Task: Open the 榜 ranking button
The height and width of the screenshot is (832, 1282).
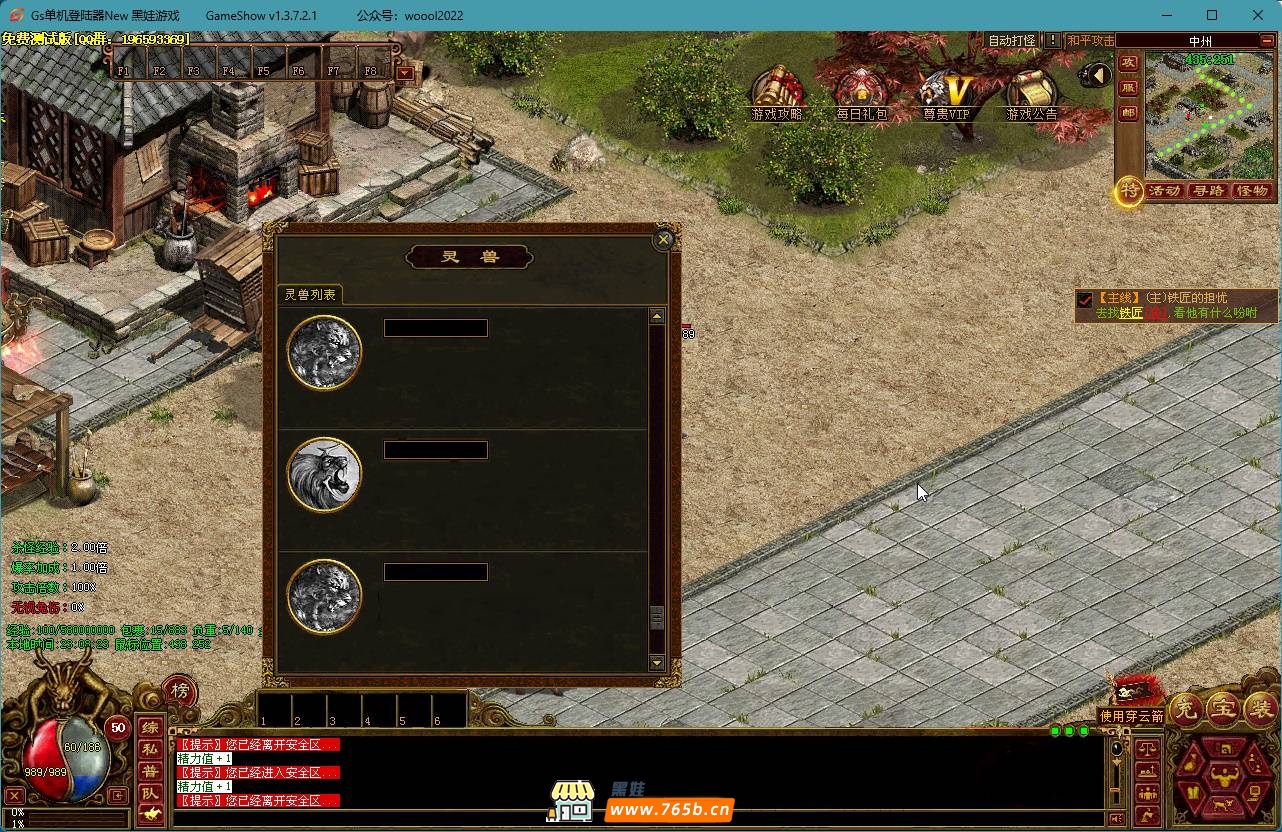Action: pos(180,691)
